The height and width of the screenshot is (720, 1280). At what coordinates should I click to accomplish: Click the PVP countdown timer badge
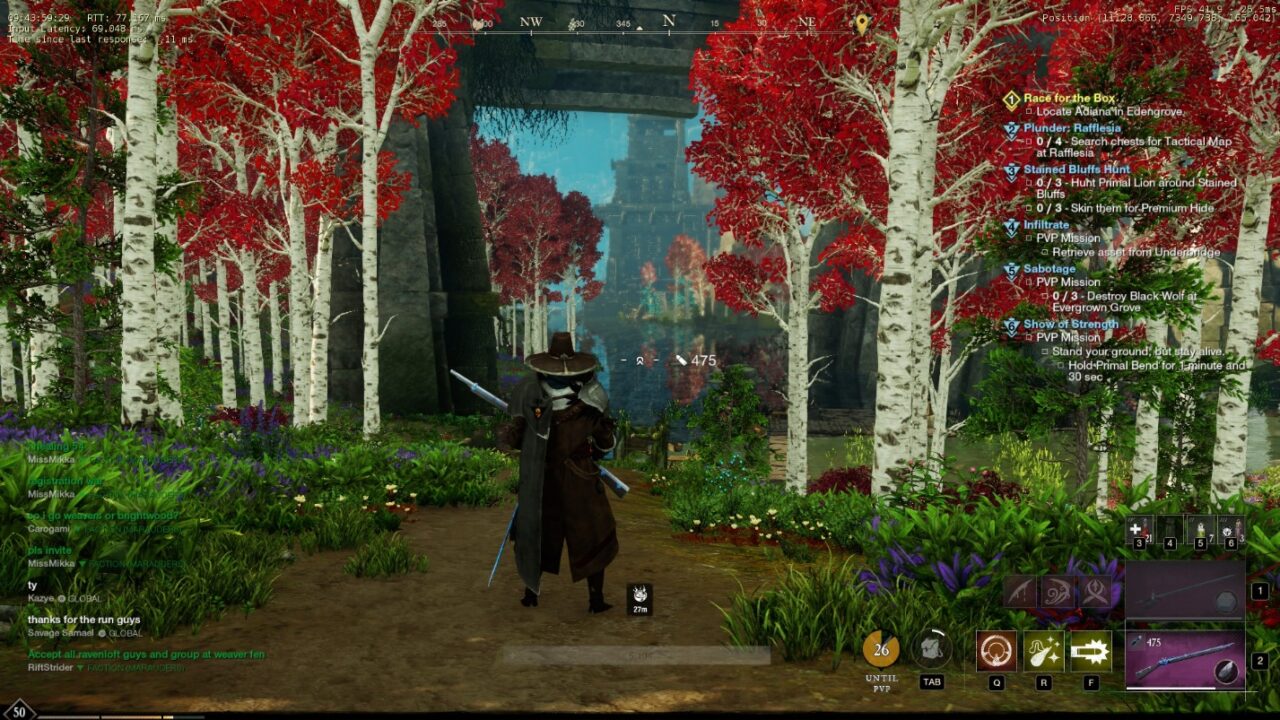pyautogui.click(x=881, y=649)
